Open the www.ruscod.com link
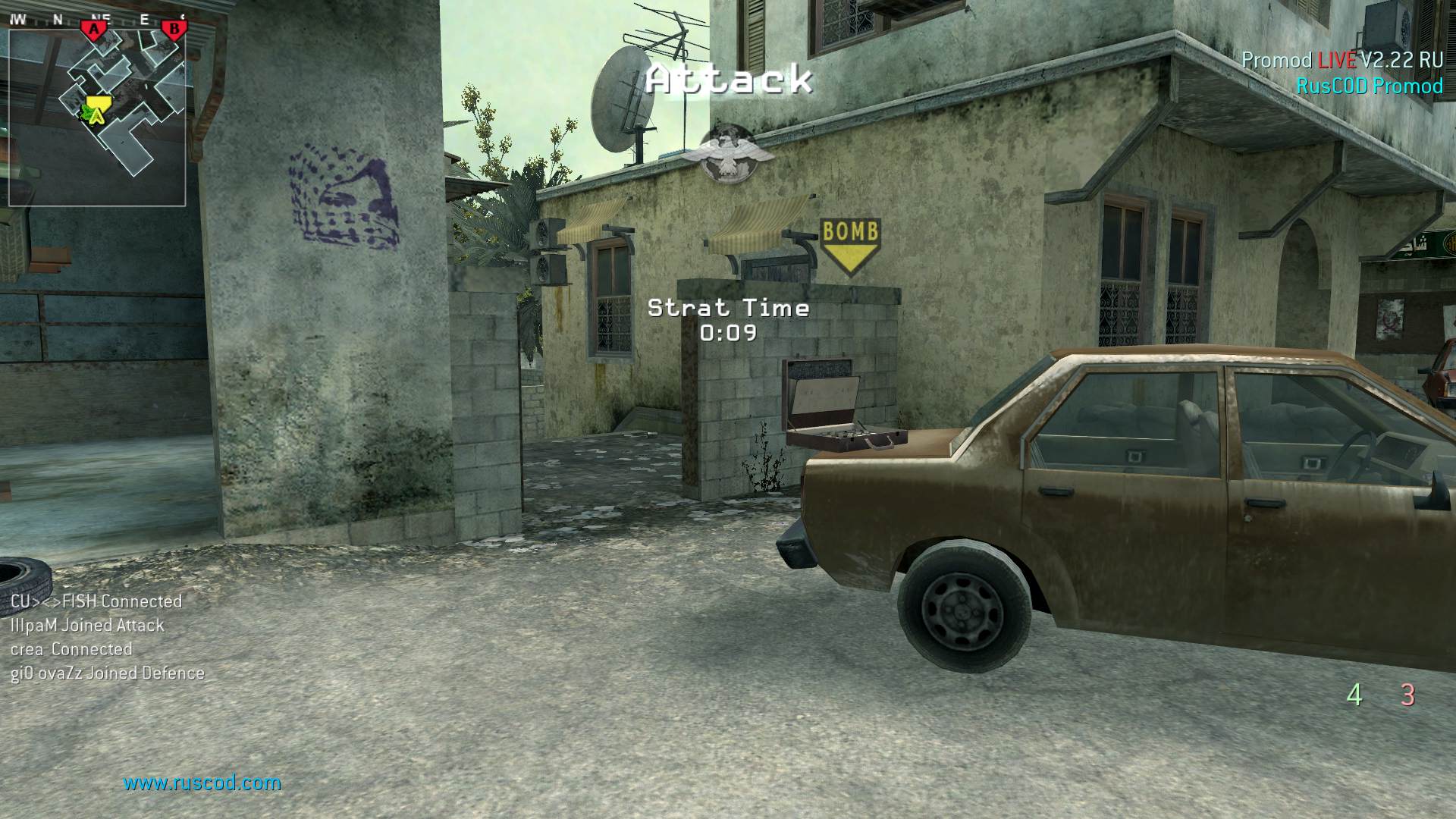Screen dimensions: 1456x819 click(202, 783)
